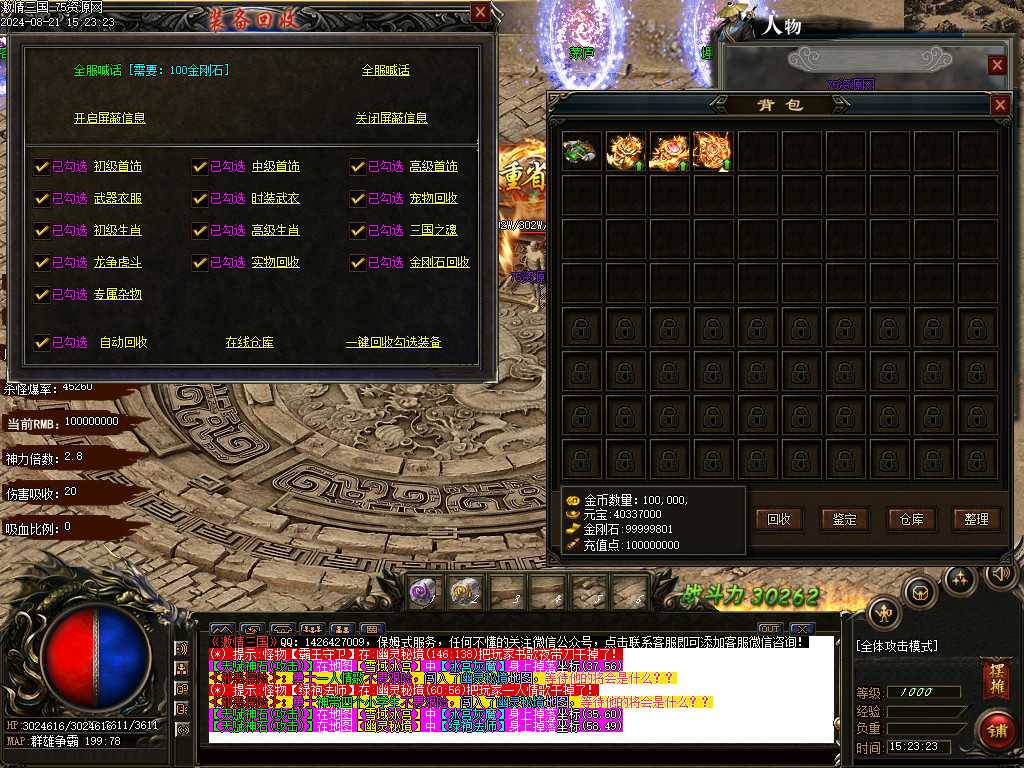
Task: Uncheck the 时装武衣 recycle option
Action: pos(200,198)
